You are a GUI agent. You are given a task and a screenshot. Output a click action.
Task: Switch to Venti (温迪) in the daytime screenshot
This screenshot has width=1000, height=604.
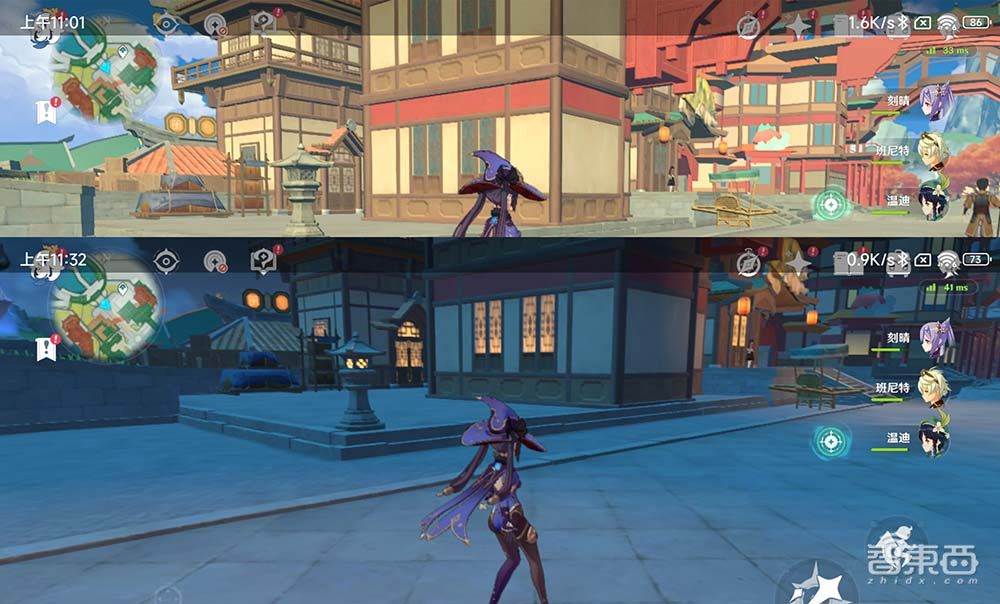936,198
